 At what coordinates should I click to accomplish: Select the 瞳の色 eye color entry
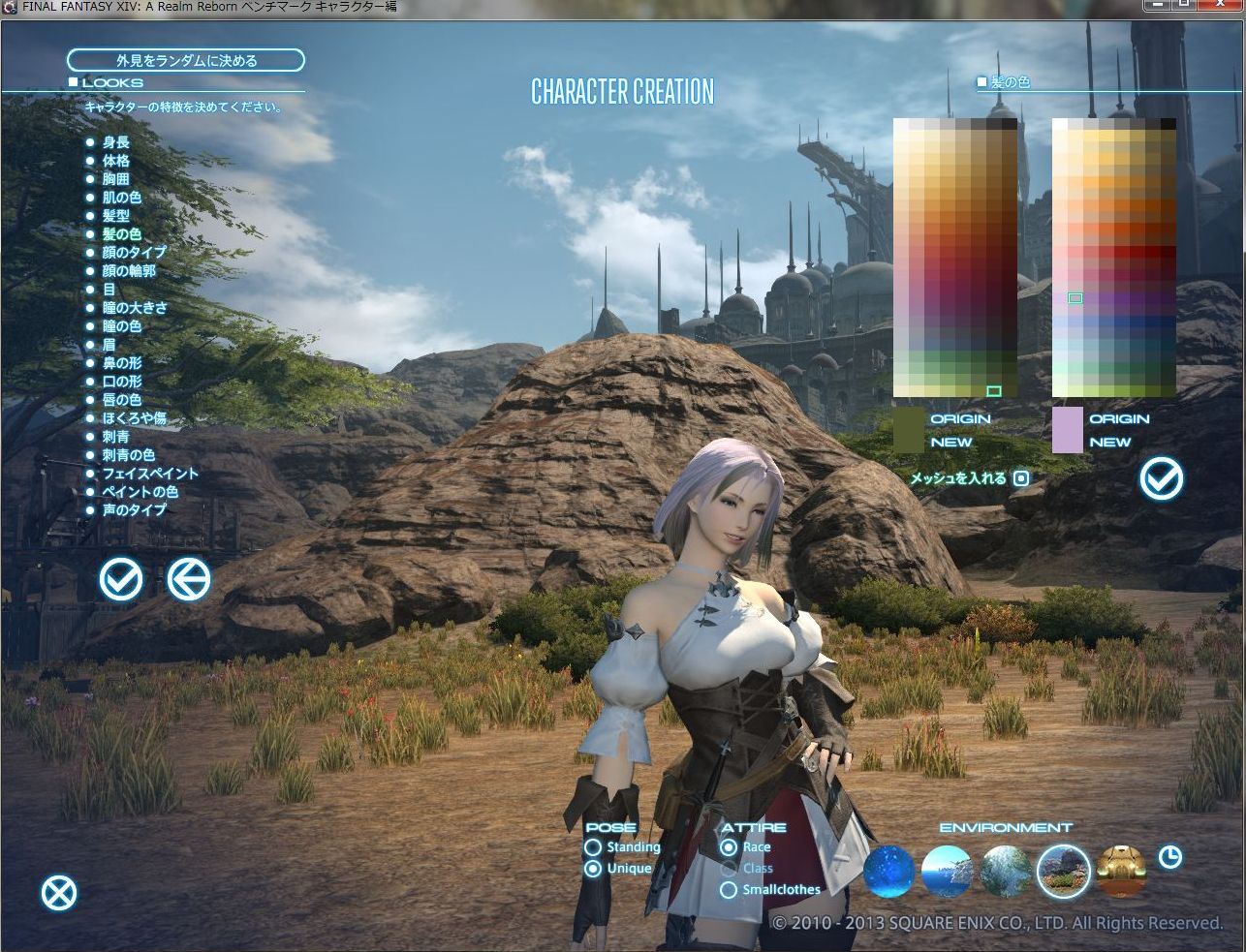click(121, 326)
